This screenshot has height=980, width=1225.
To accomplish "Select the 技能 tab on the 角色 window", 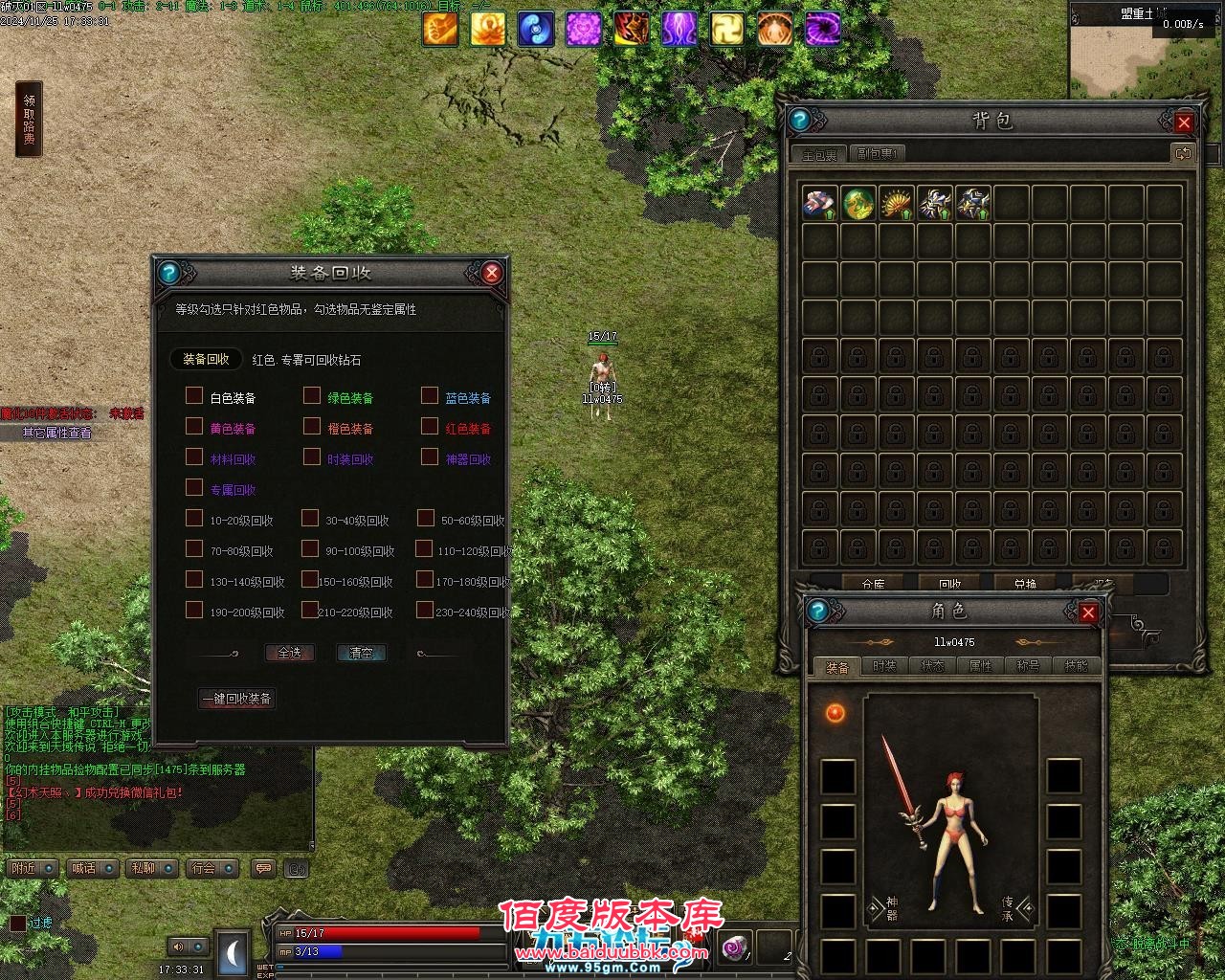I will click(x=1077, y=666).
